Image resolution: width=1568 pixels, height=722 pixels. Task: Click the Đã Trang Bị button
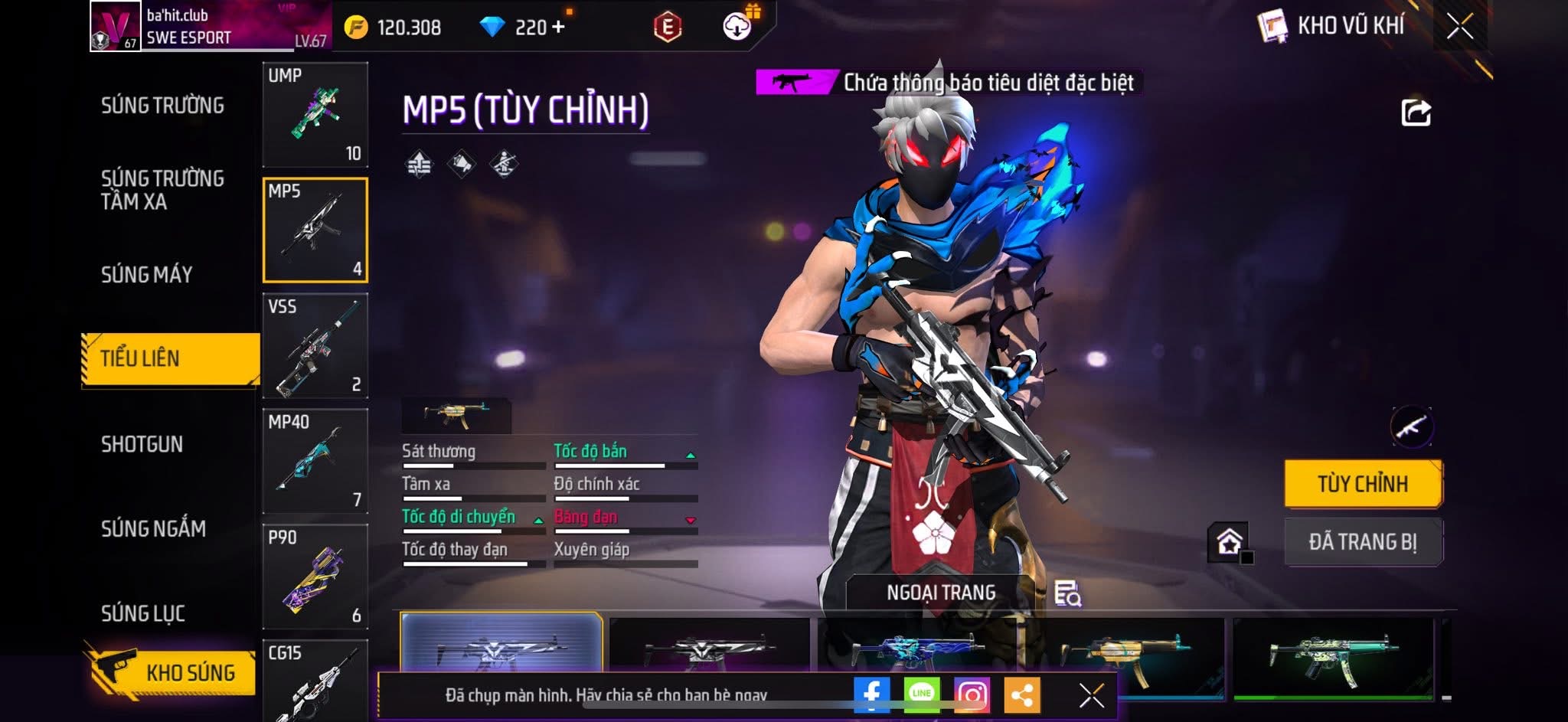(1363, 542)
